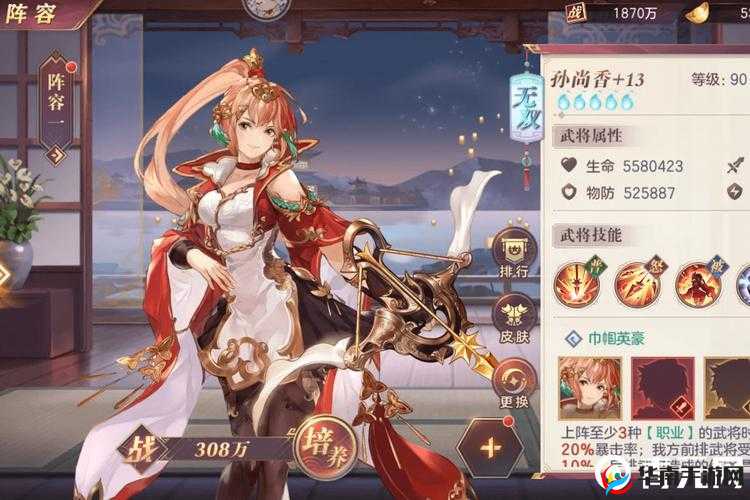Screen dimensions: 750x500
Task: Select the third skill icon marked 被
Action: 698,283
